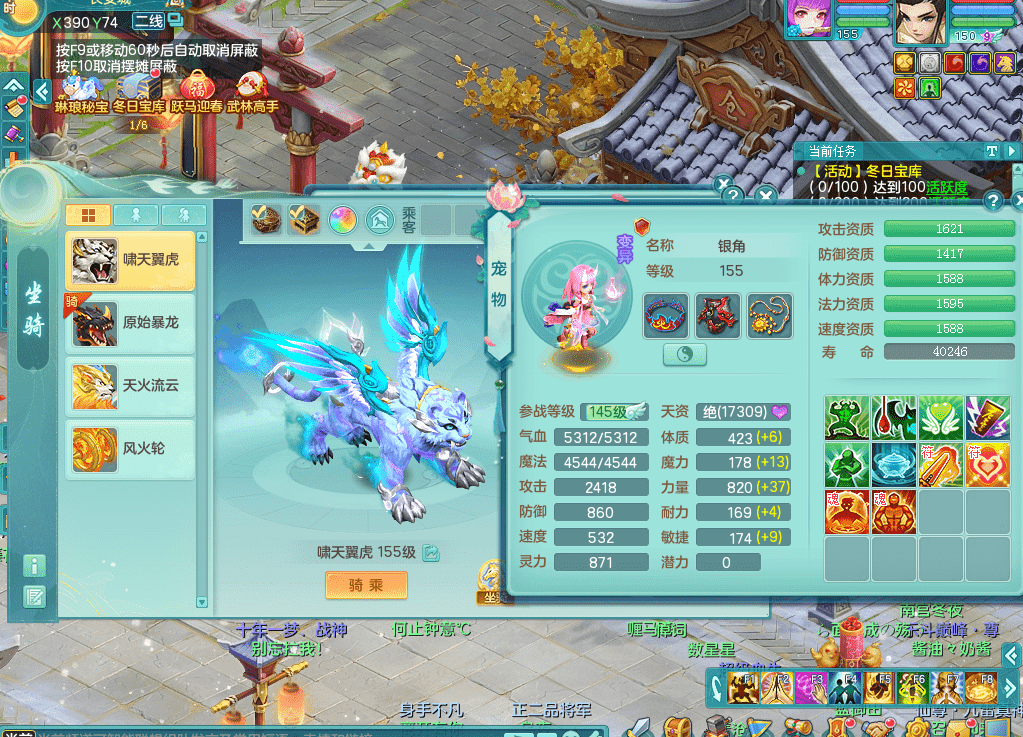Open the rainbow color orb icon

coord(342,219)
